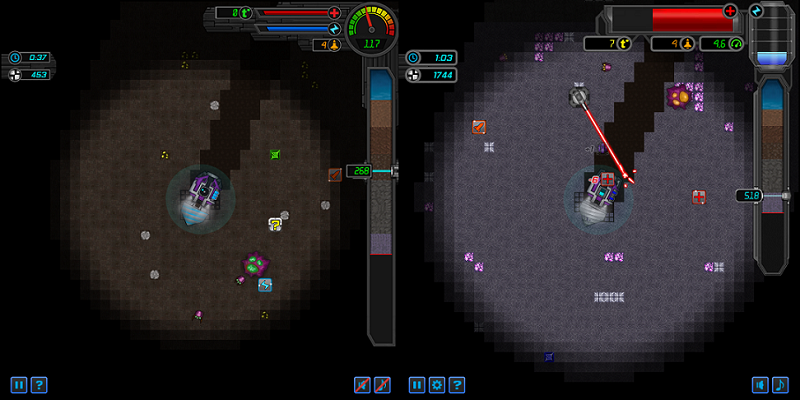The width and height of the screenshot is (800, 400).
Task: Re-enable the crossed-out music note
Action: (x=382, y=384)
